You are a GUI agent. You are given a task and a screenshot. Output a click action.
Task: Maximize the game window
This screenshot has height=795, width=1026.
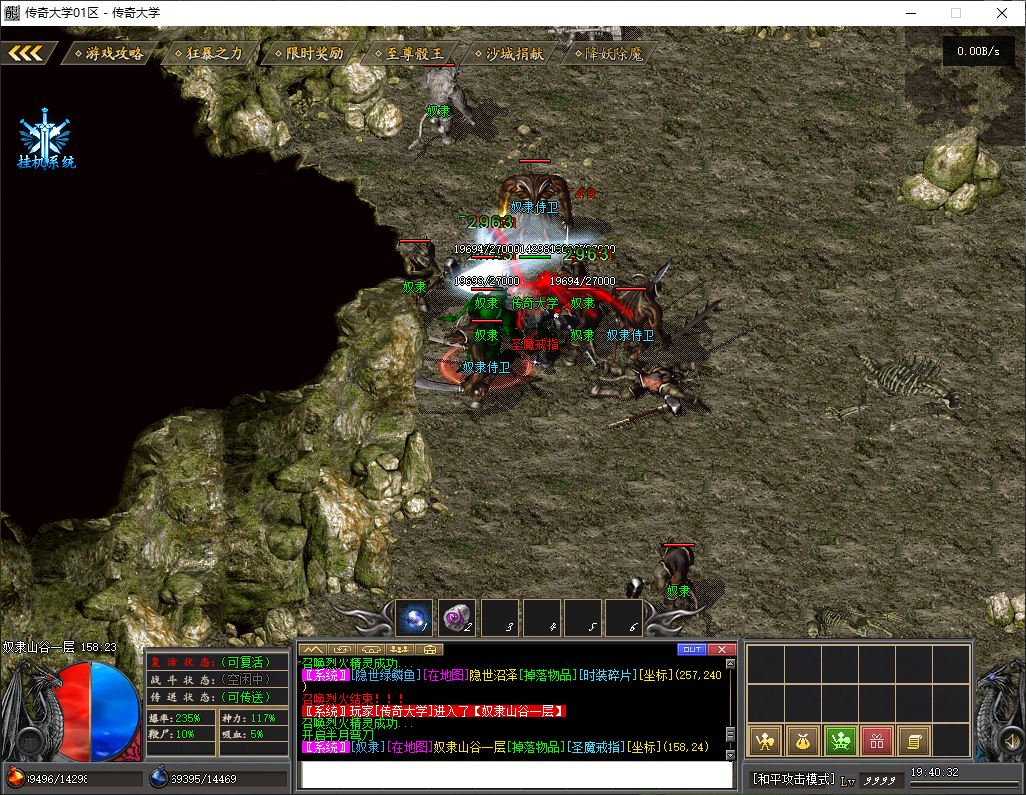point(955,13)
